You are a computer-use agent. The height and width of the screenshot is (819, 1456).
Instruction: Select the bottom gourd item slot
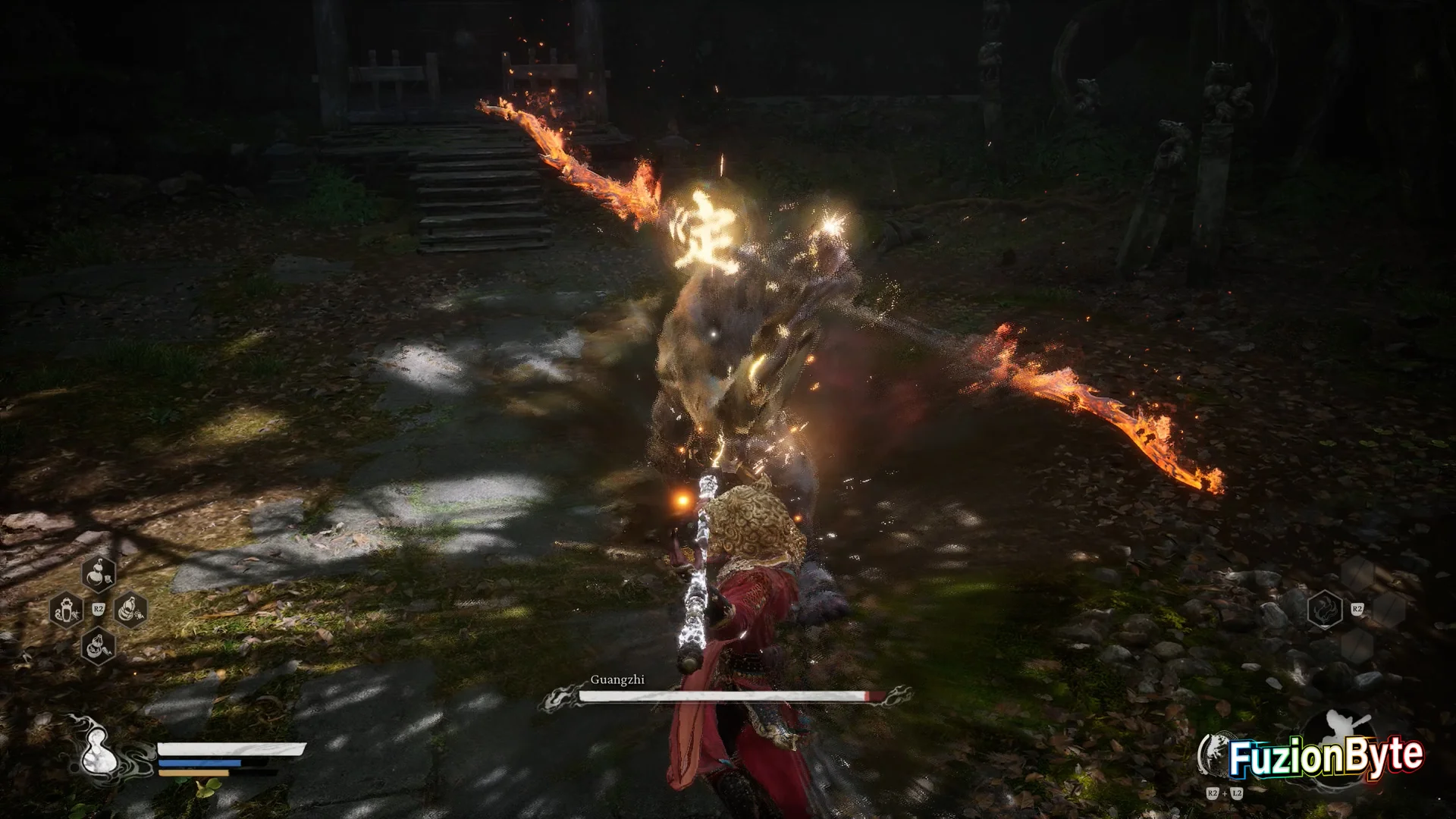(x=99, y=645)
